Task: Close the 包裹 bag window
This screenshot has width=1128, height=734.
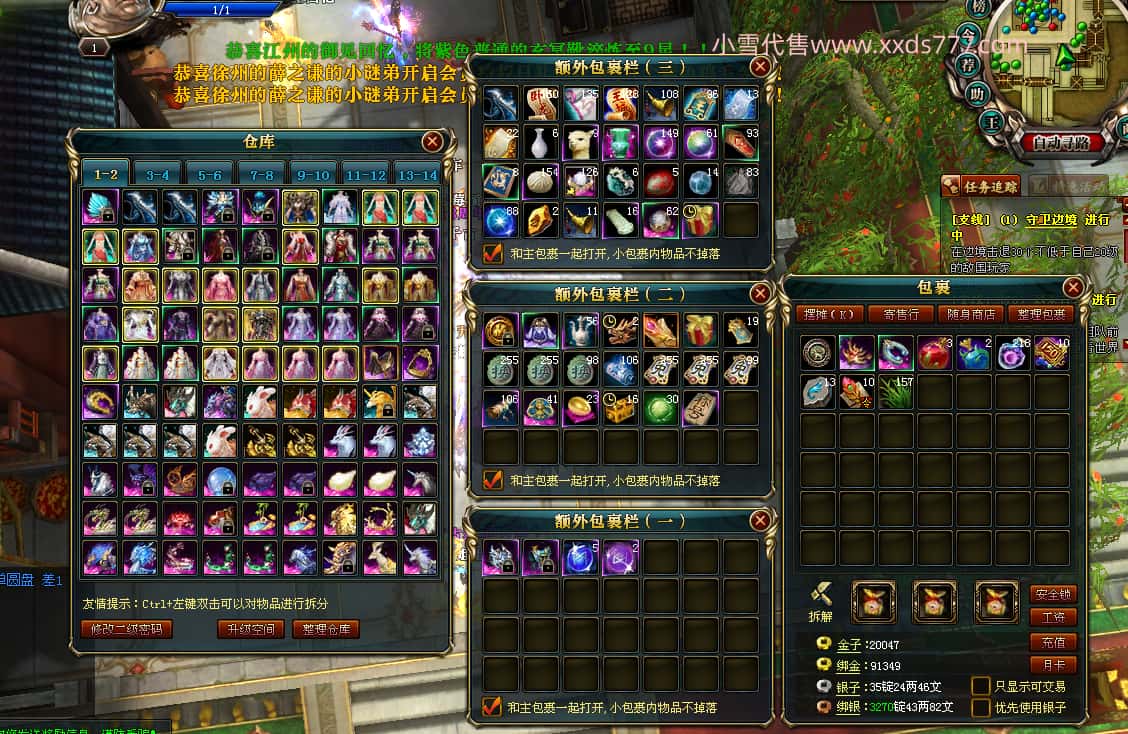Action: 1073,288
